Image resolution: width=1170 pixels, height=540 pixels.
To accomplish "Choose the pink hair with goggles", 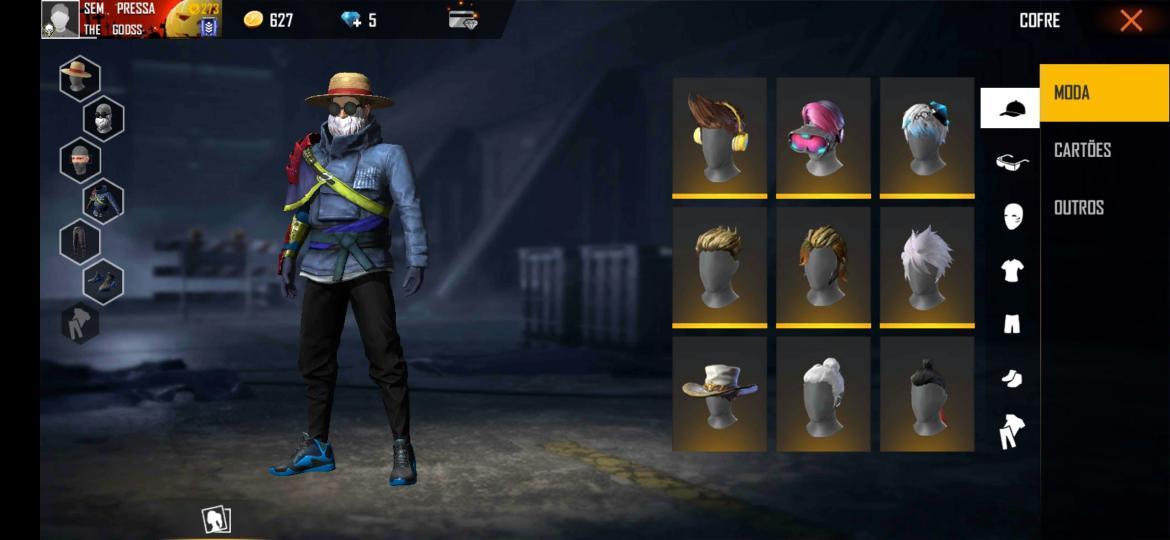I will click(823, 136).
